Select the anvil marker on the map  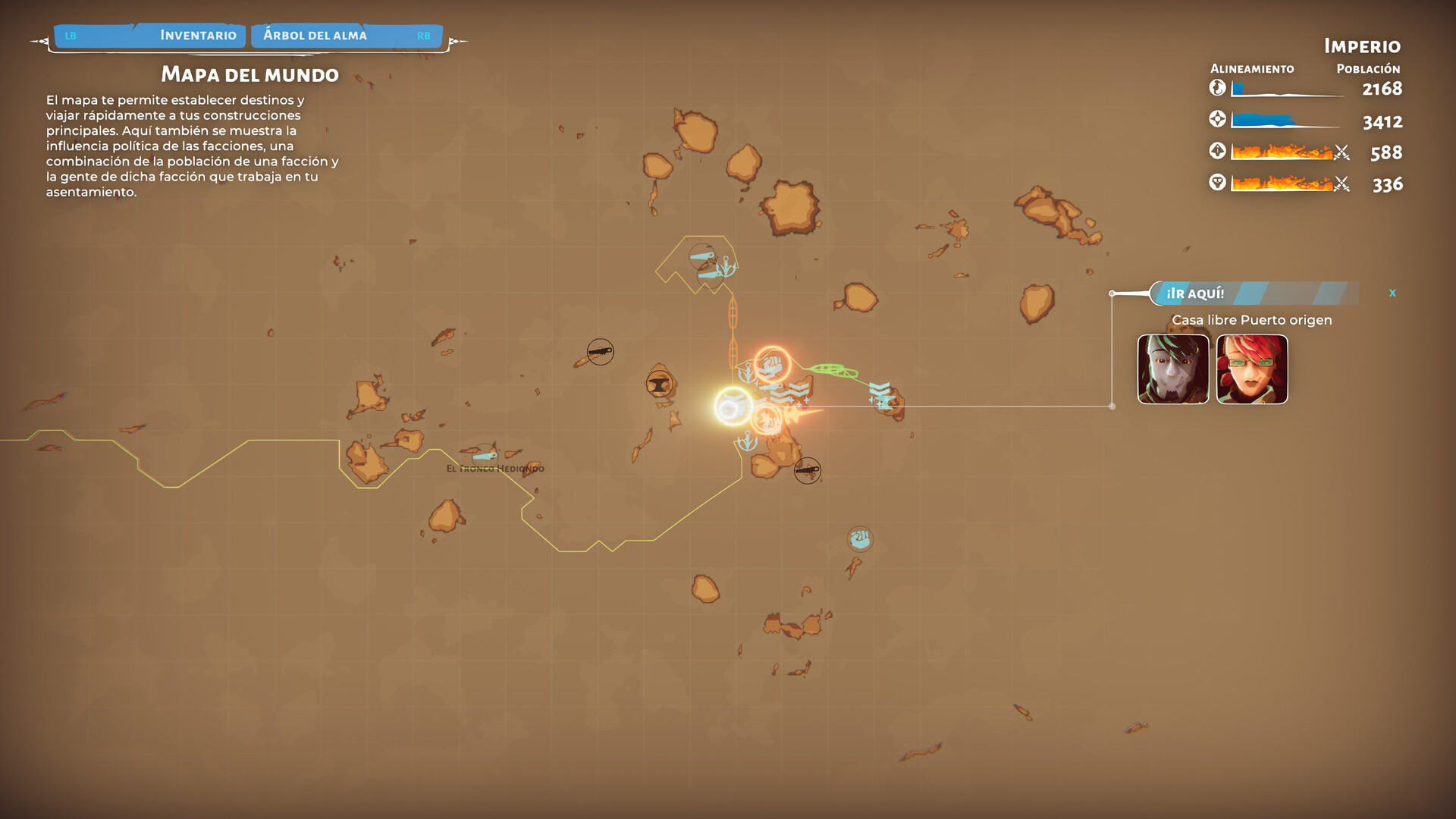[659, 384]
